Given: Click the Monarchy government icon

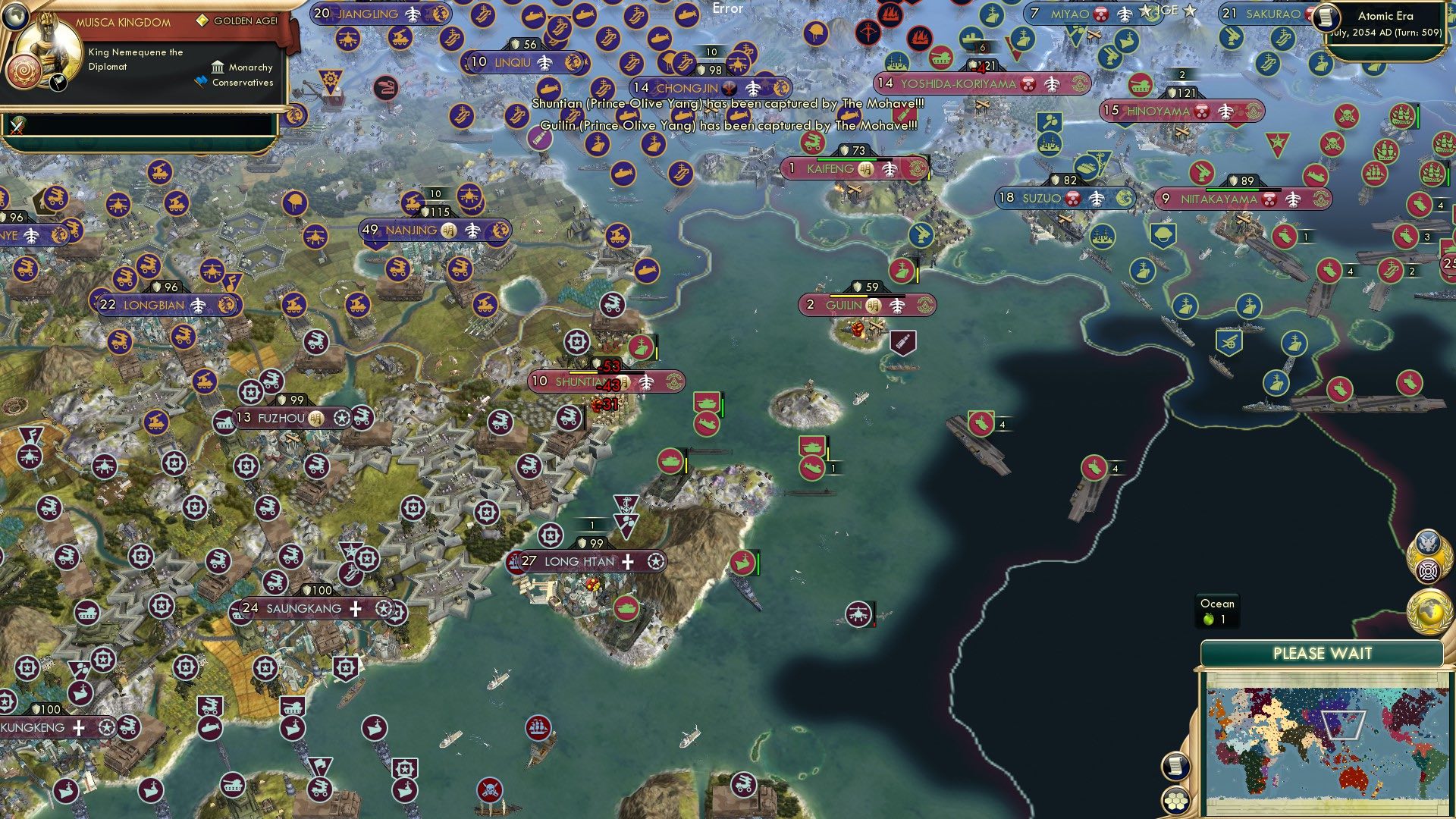Looking at the screenshot, I should tap(218, 67).
